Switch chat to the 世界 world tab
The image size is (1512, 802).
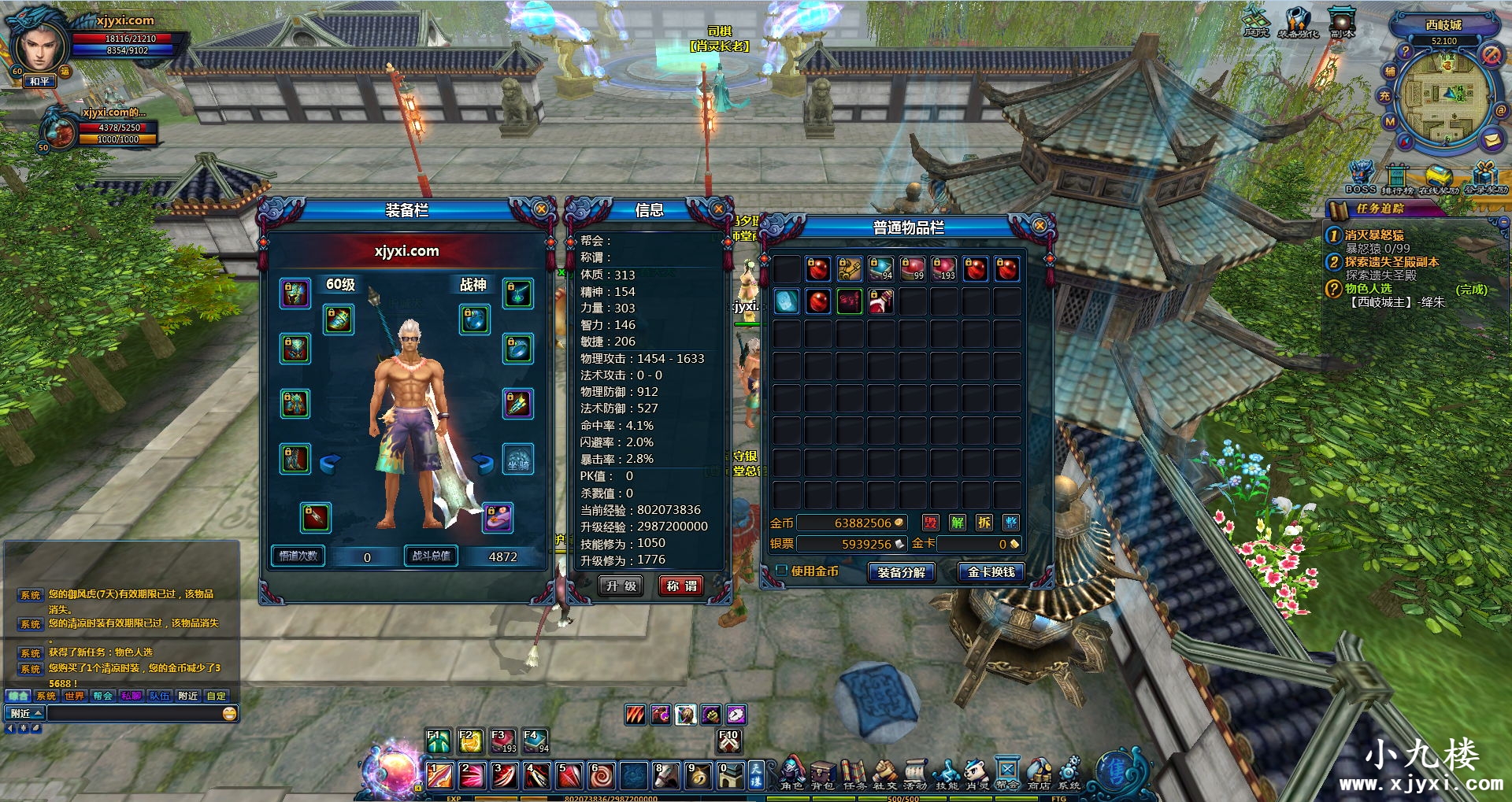(x=75, y=697)
